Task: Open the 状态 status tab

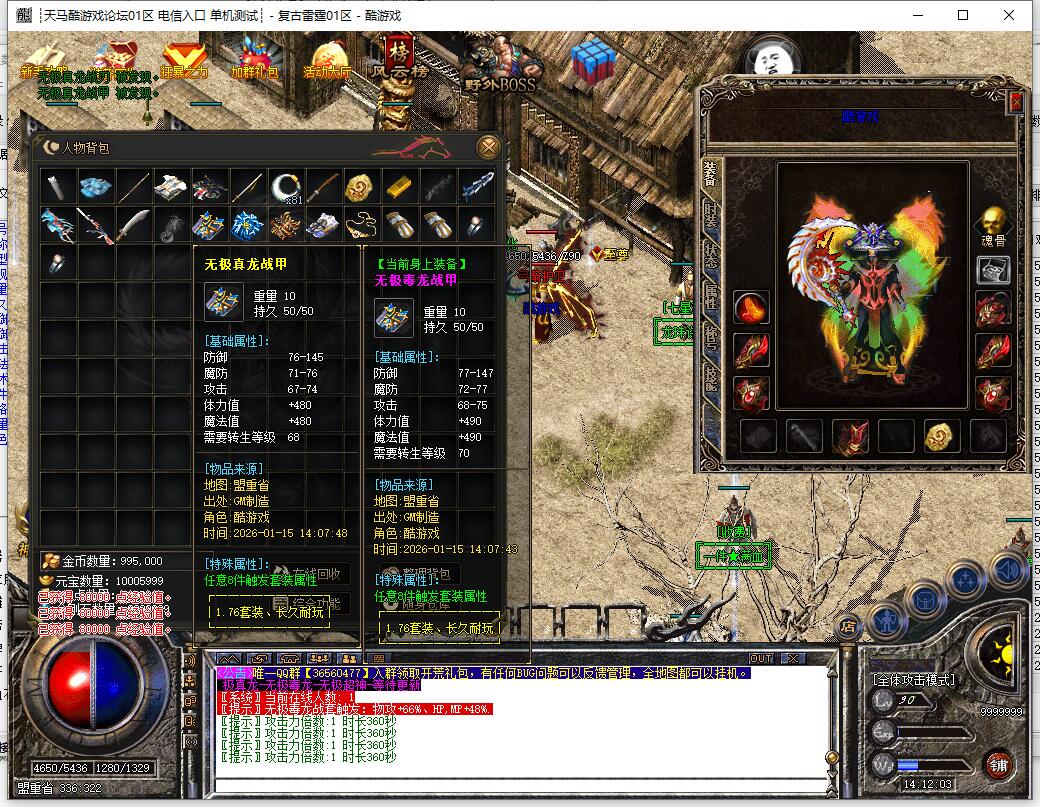Action: click(x=711, y=256)
